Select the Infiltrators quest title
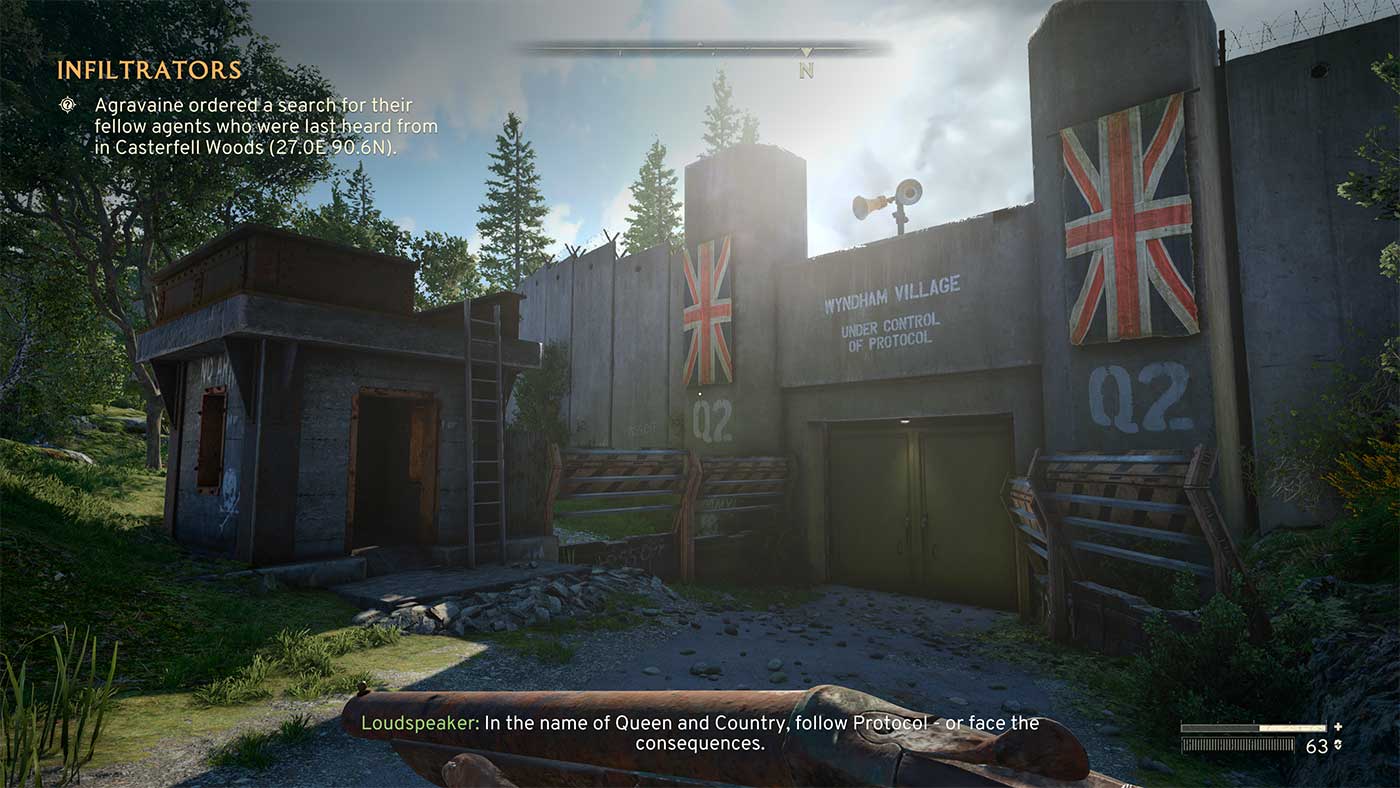 coord(149,70)
